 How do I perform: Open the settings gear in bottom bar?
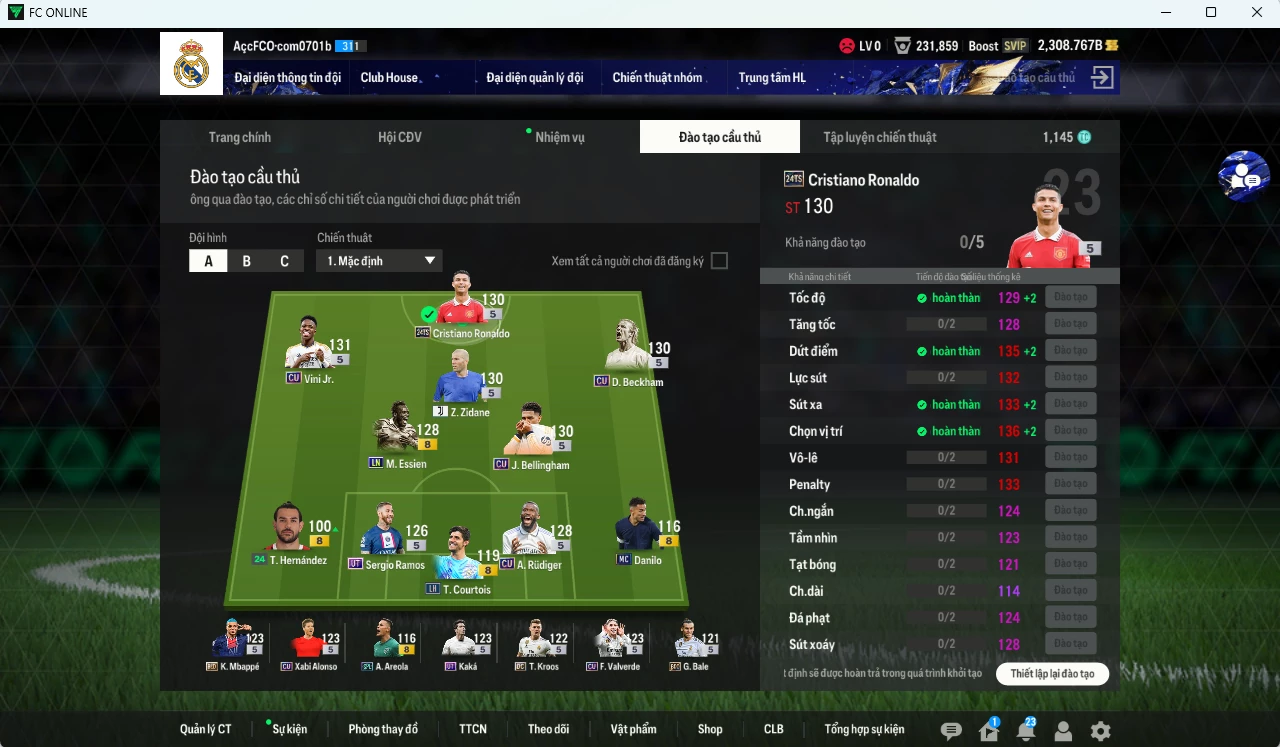coord(1100,729)
